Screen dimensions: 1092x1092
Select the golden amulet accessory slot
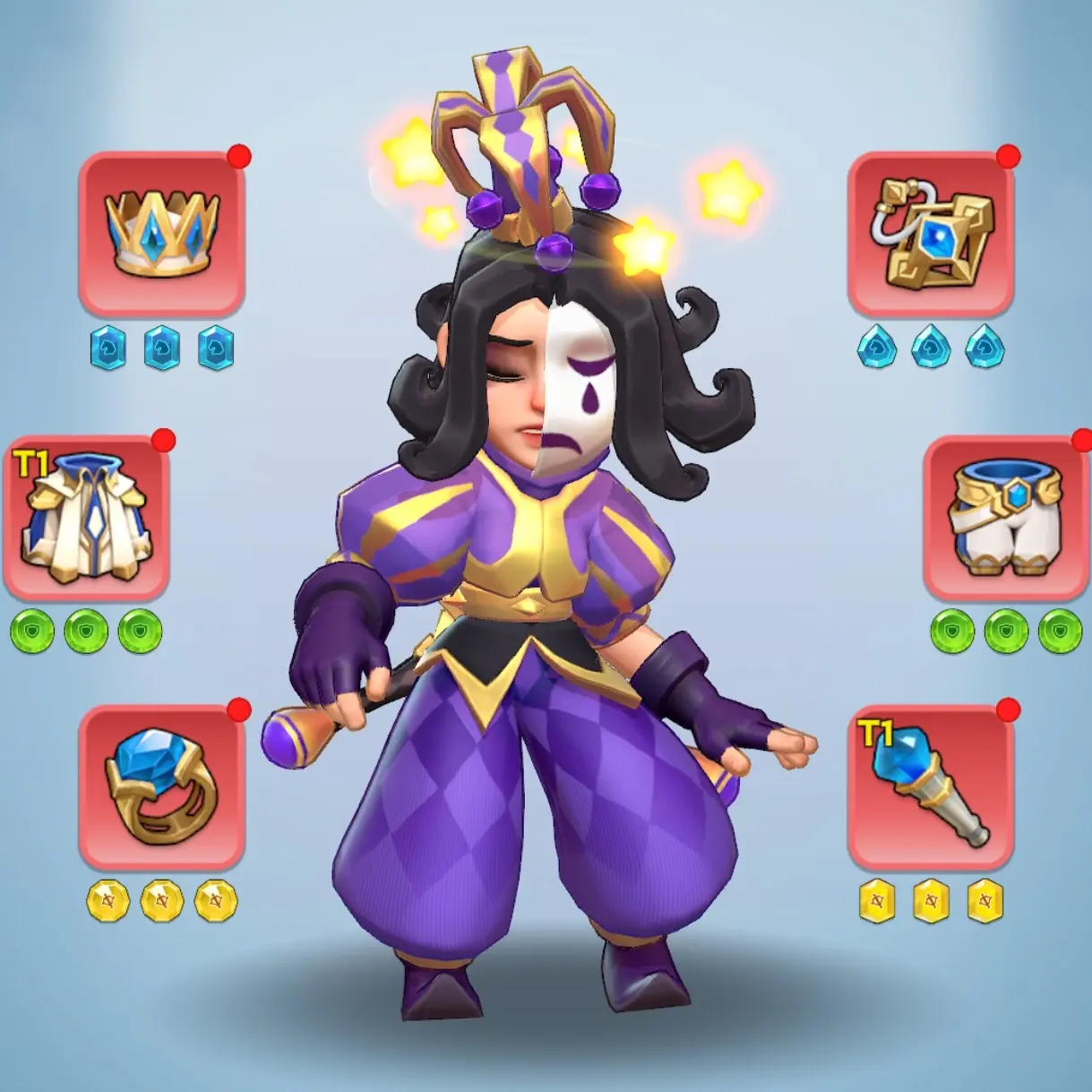[x=931, y=234]
